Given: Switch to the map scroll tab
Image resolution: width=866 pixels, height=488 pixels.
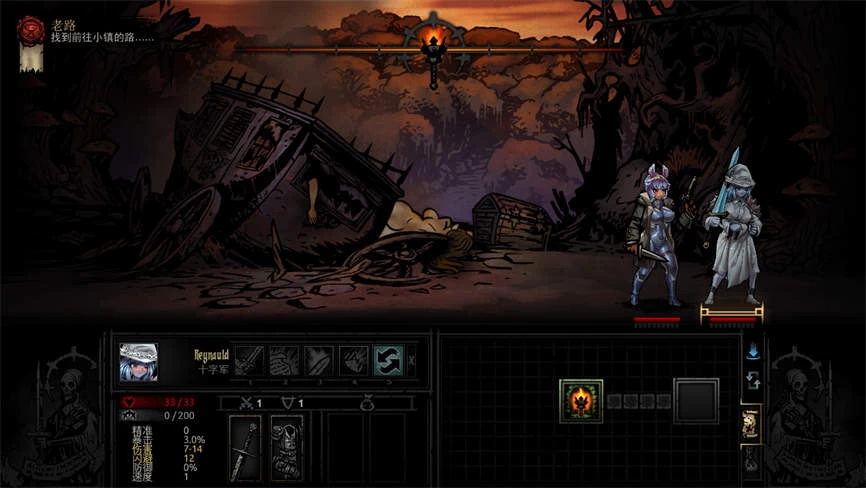Looking at the screenshot, I should (x=752, y=425).
